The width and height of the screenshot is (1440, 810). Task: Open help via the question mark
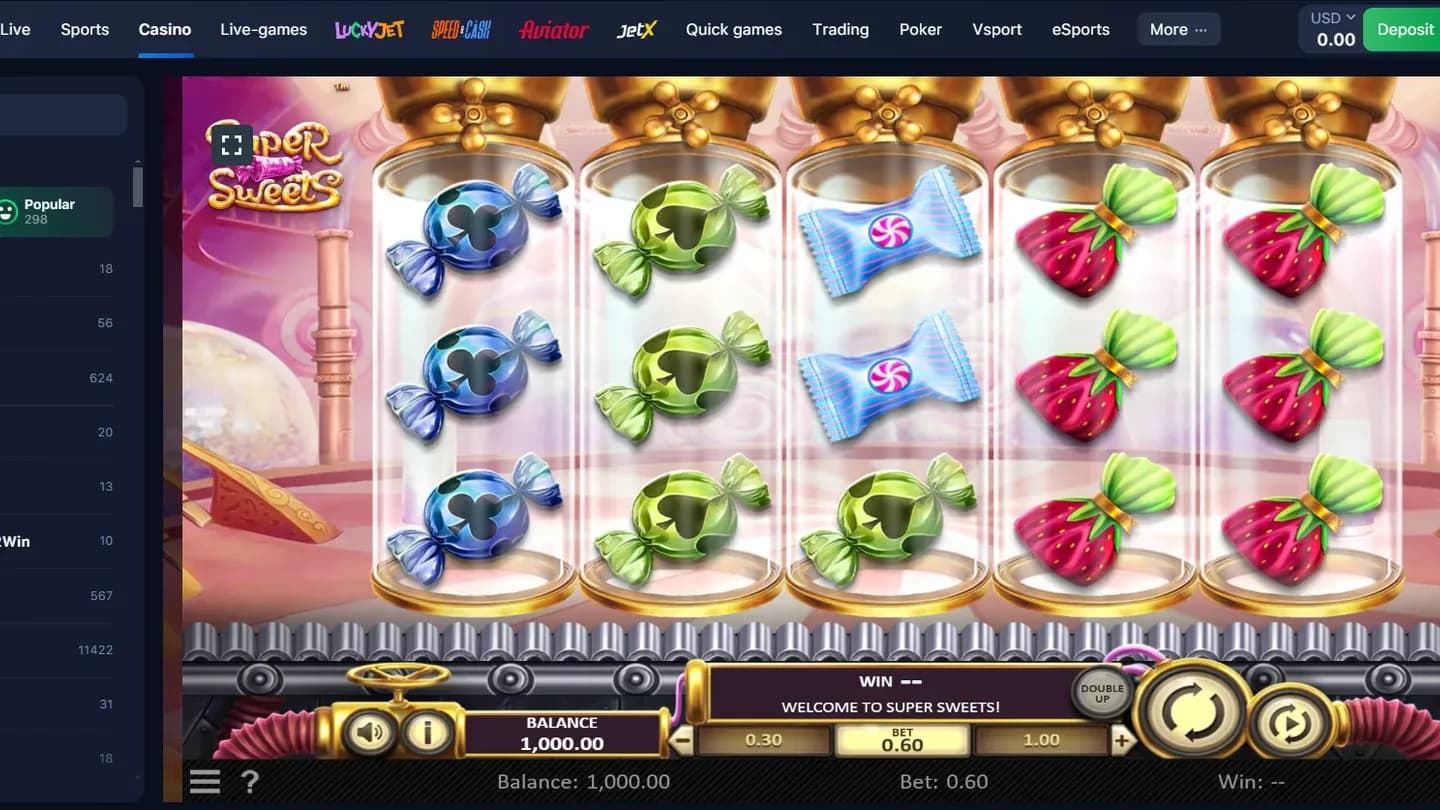(x=249, y=781)
